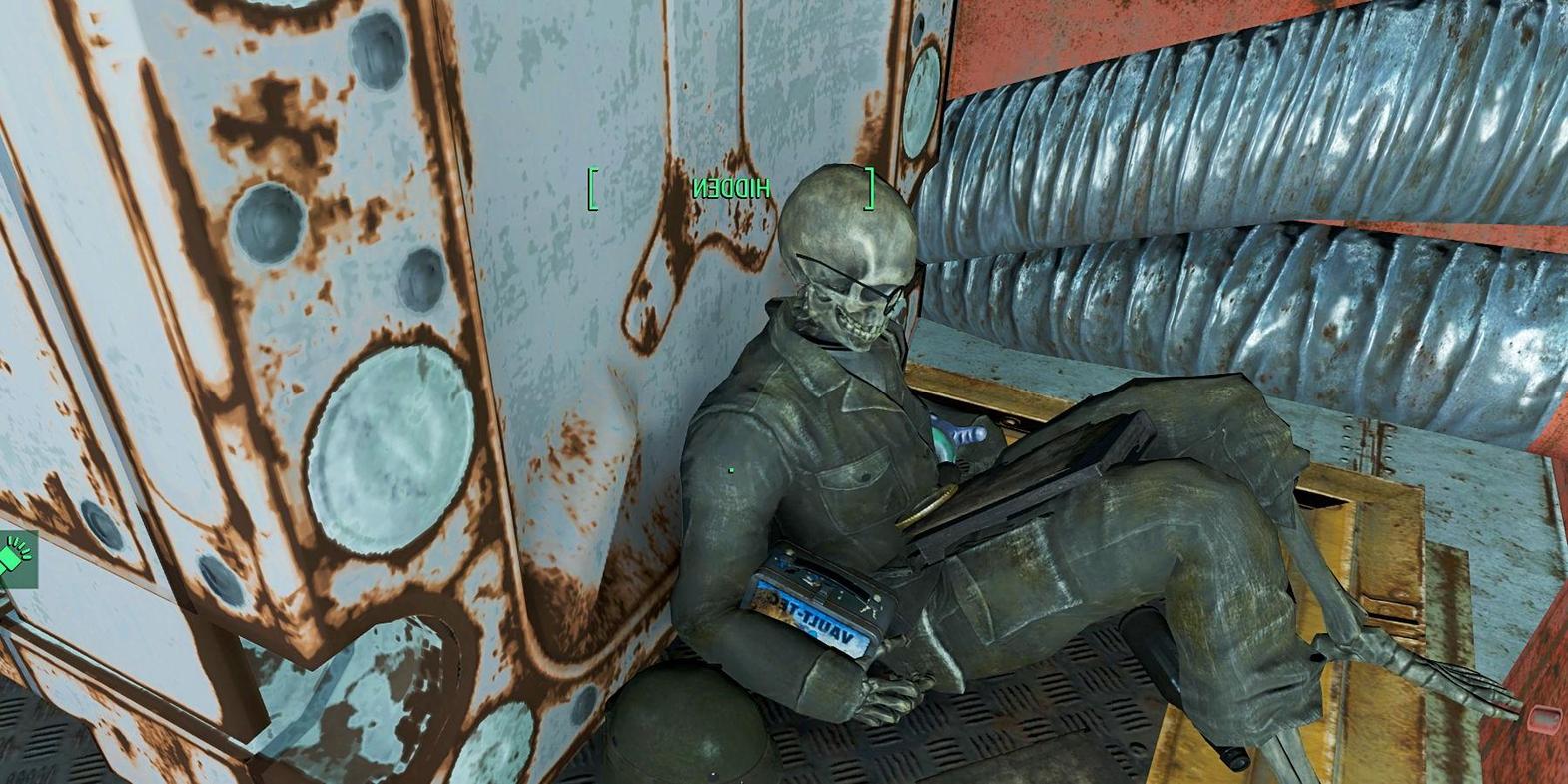1568x784 pixels.
Task: Toggle the green flashlight icon
Action: pos(16,556)
